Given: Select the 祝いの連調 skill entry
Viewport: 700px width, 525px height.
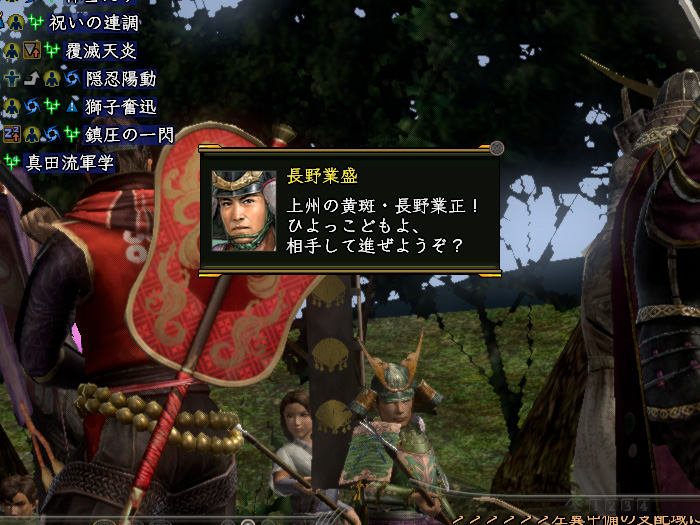Looking at the screenshot, I should coord(94,23).
